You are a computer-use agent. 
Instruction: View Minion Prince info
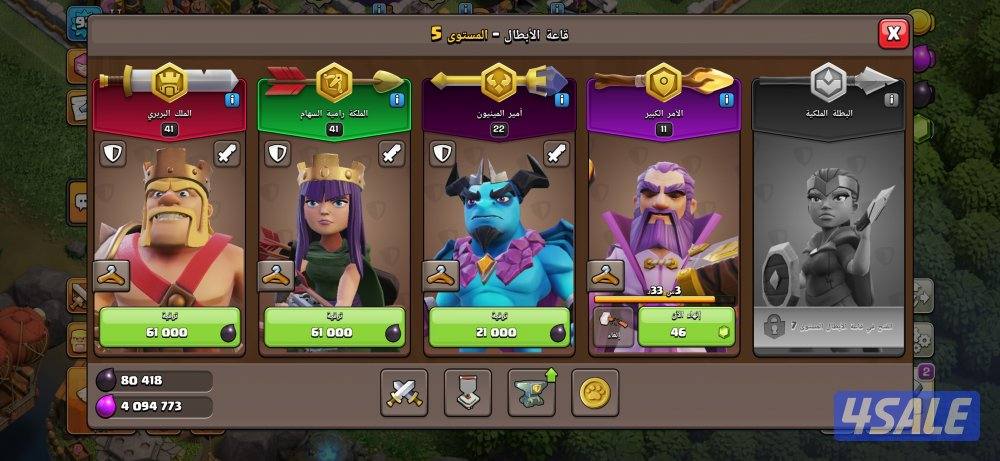tap(561, 100)
